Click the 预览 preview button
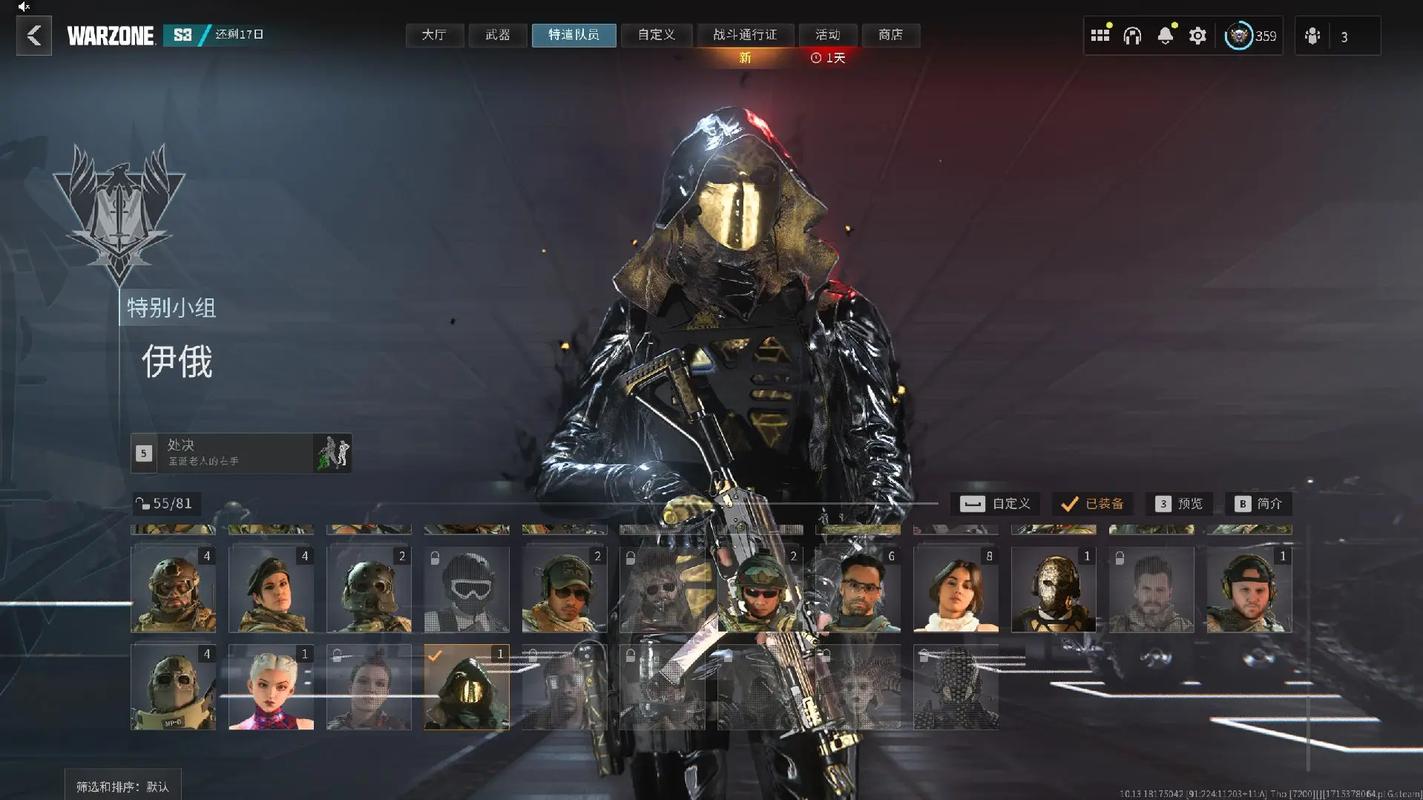The image size is (1423, 800). click(x=1179, y=504)
